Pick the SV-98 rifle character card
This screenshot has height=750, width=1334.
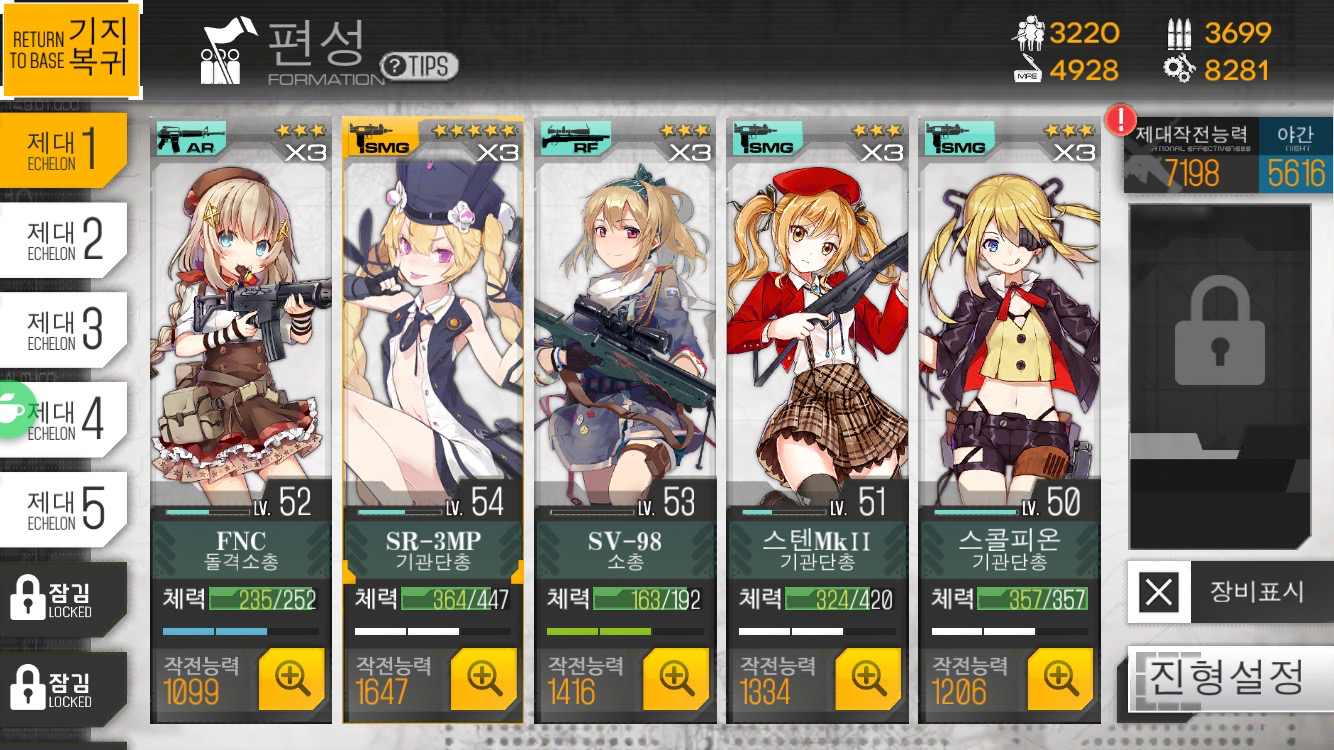(x=625, y=320)
